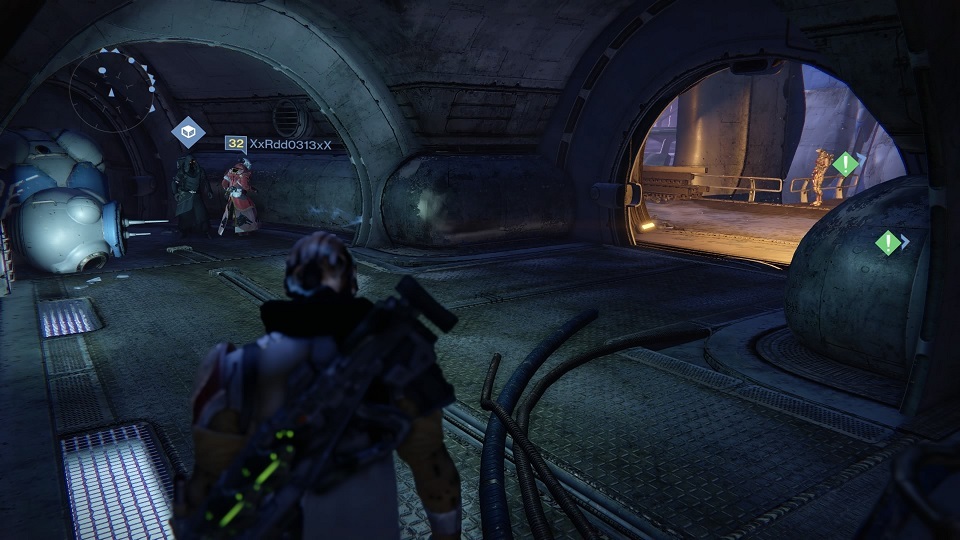Click the green exclamation marker above the golden figure
The width and height of the screenshot is (960, 540).
846,164
